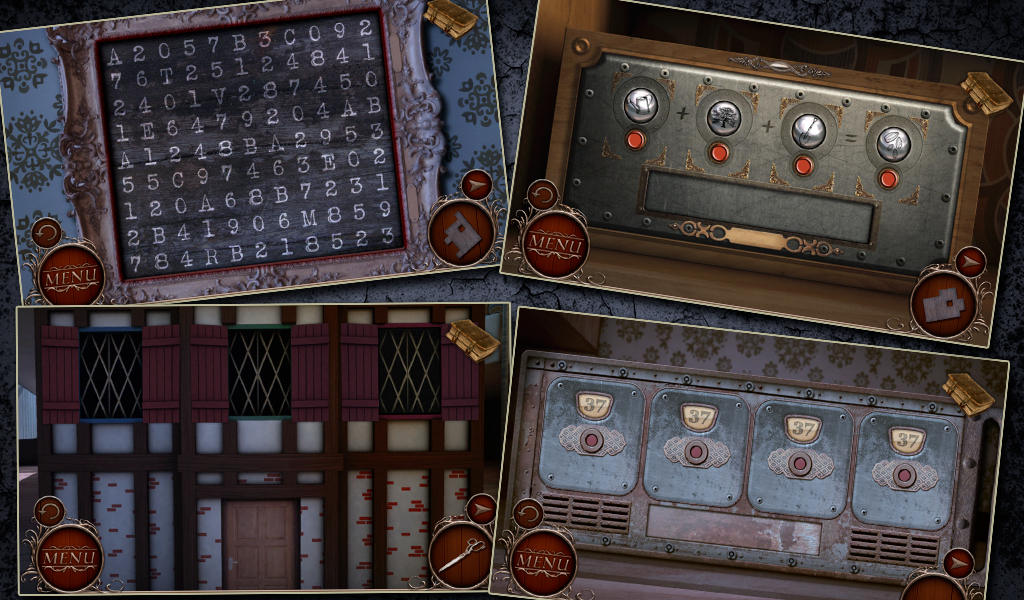Screen dimensions: 1024x600
Task: Click the back arrow above the 37-dial MENU
Action: coord(528,514)
